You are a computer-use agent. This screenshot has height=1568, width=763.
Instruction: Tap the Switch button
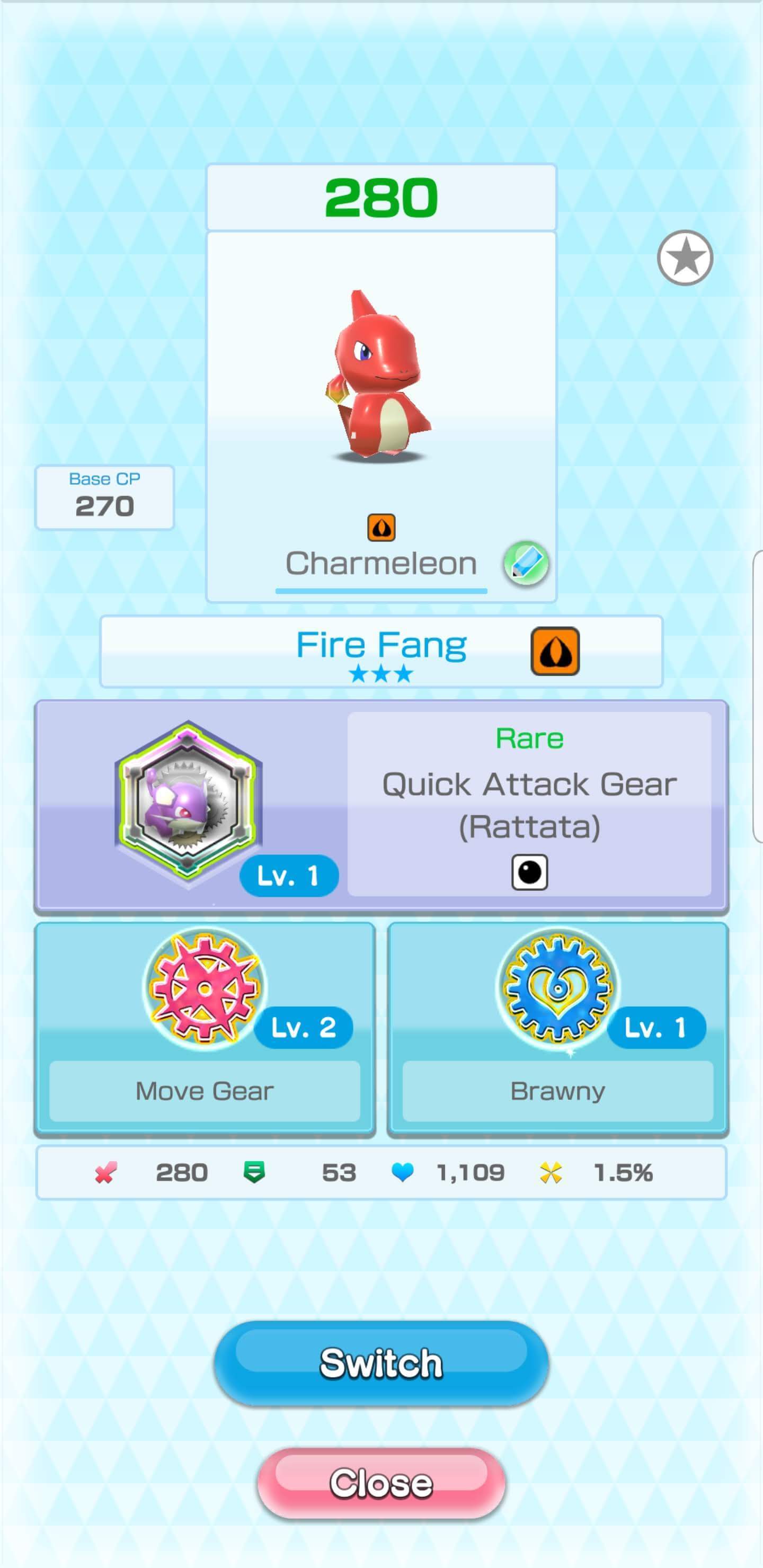tap(381, 1363)
